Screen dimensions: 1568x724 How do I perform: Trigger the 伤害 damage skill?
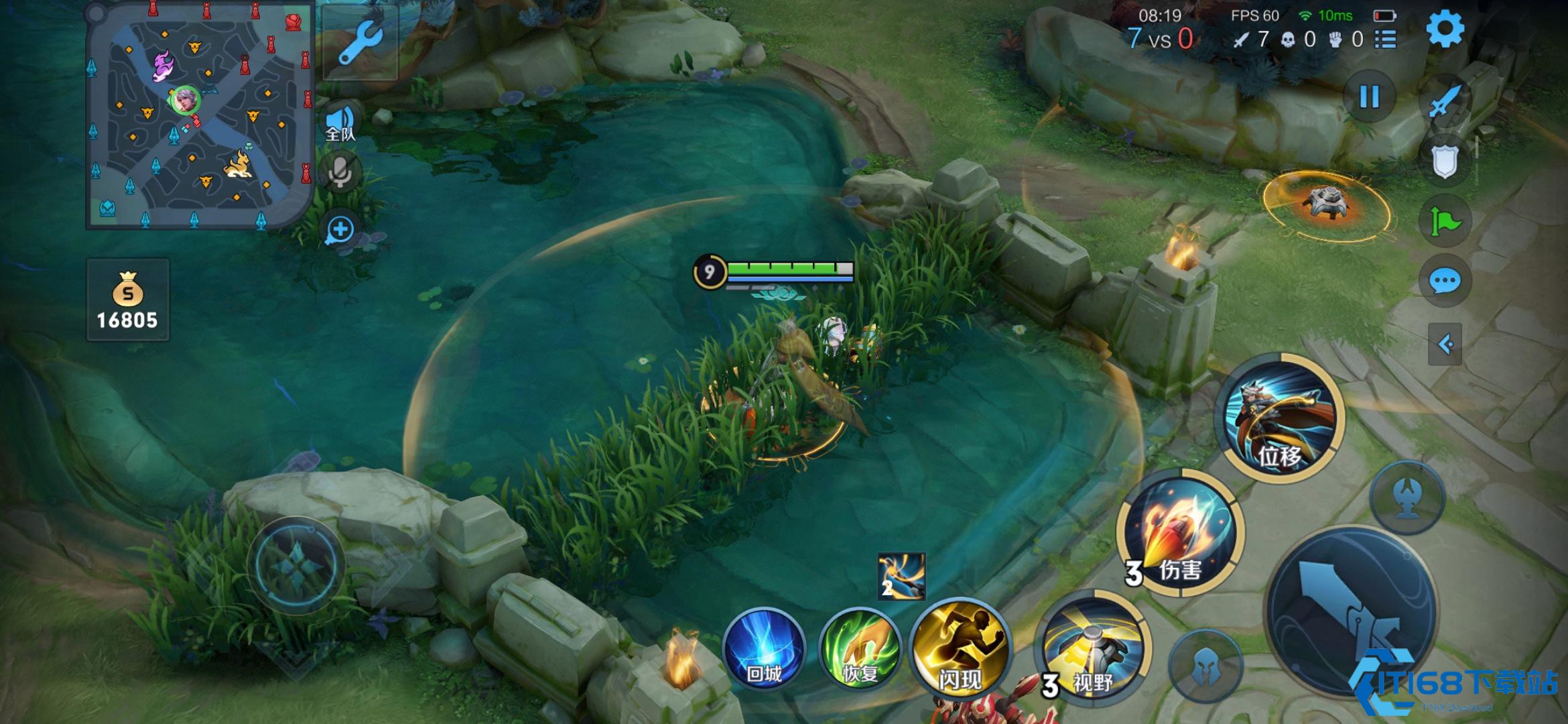coord(1181,533)
